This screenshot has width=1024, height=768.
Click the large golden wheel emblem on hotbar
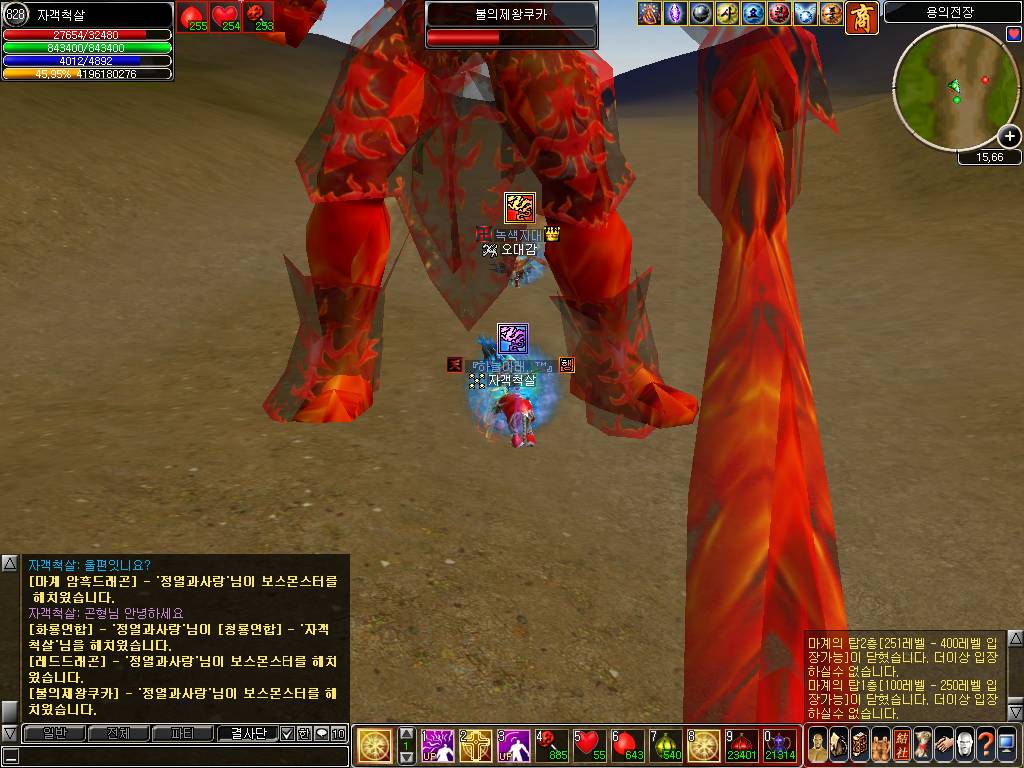click(375, 745)
